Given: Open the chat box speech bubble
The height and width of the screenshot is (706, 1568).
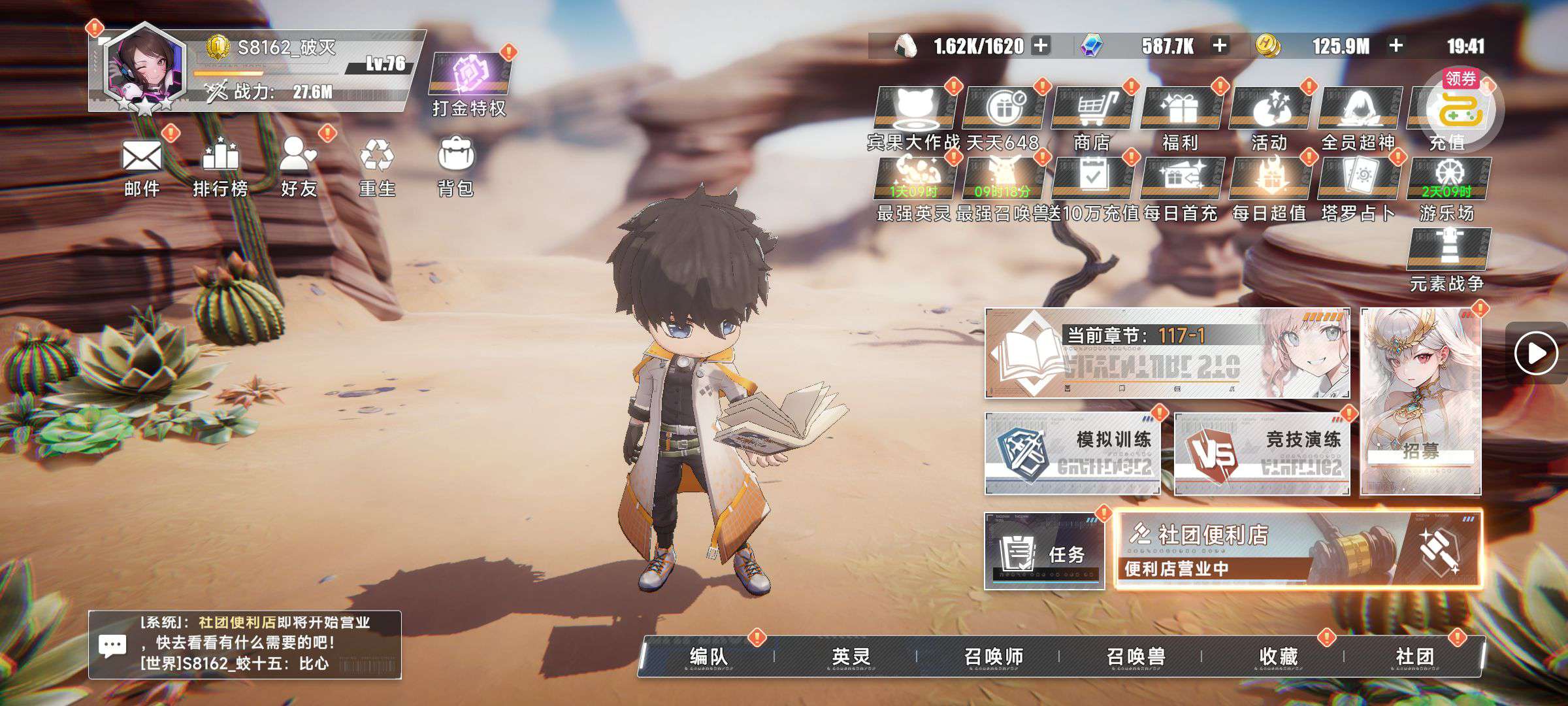Looking at the screenshot, I should (112, 646).
